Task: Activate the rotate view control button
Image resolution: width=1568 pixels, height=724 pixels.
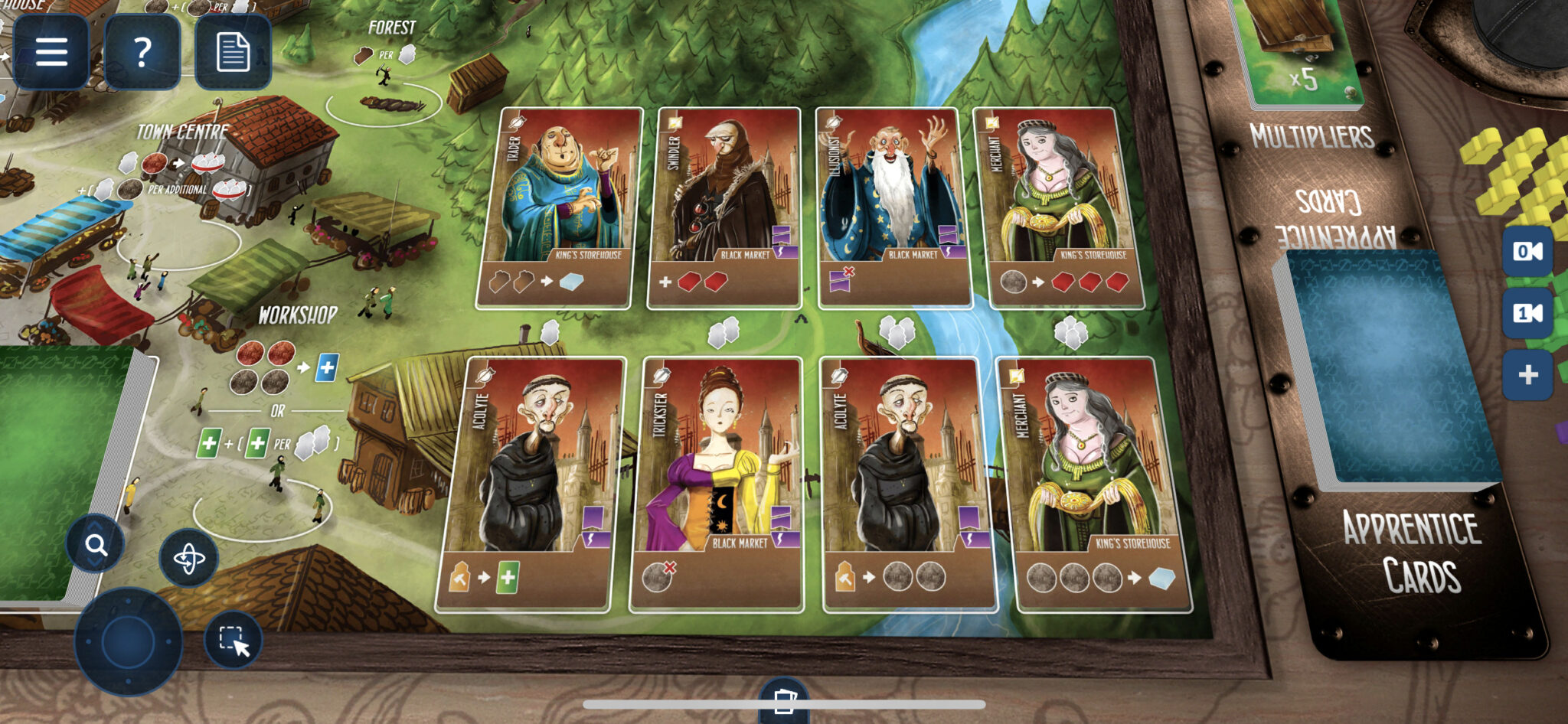Action: [x=189, y=559]
